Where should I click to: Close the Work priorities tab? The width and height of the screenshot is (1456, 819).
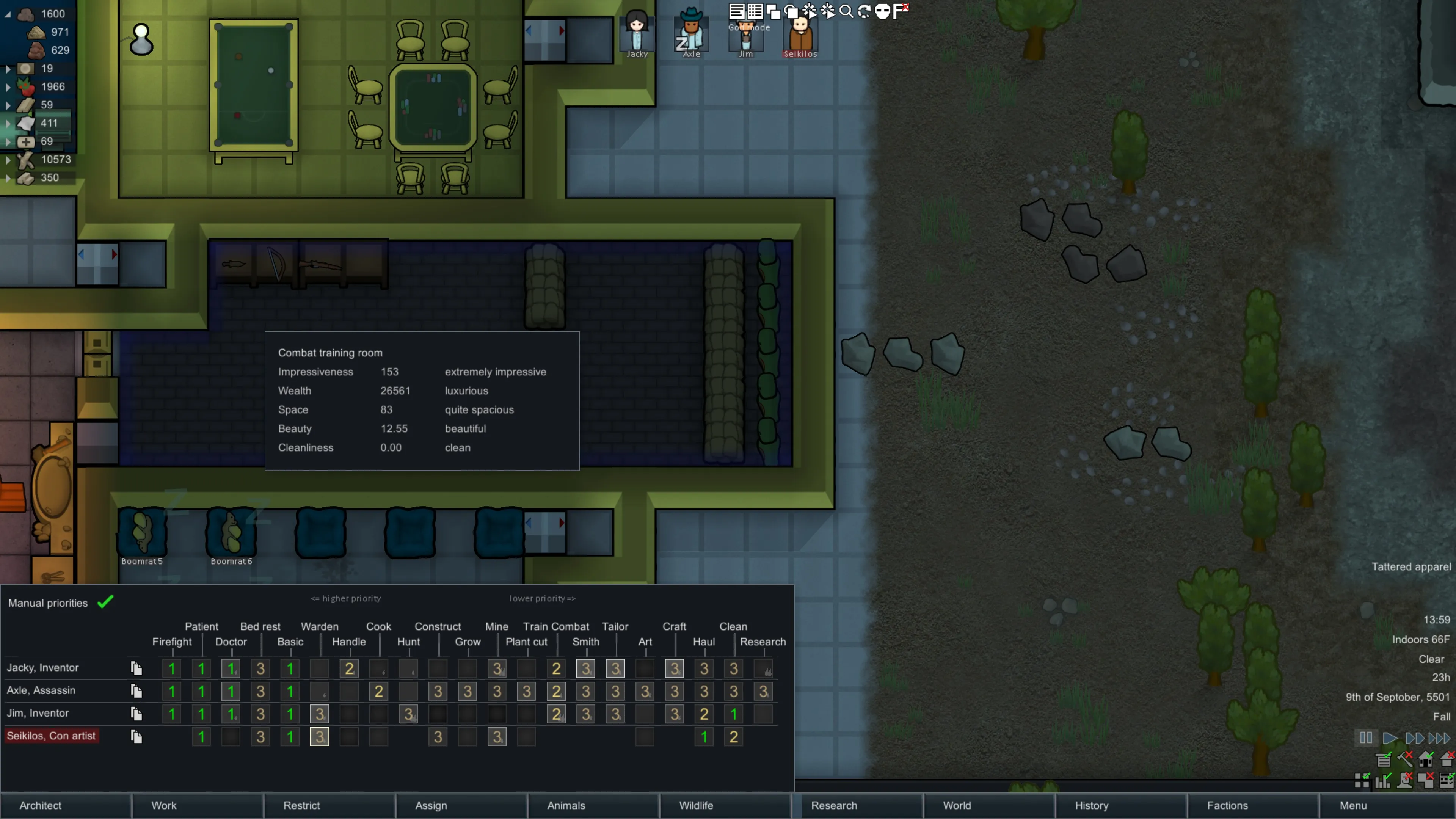197,805
